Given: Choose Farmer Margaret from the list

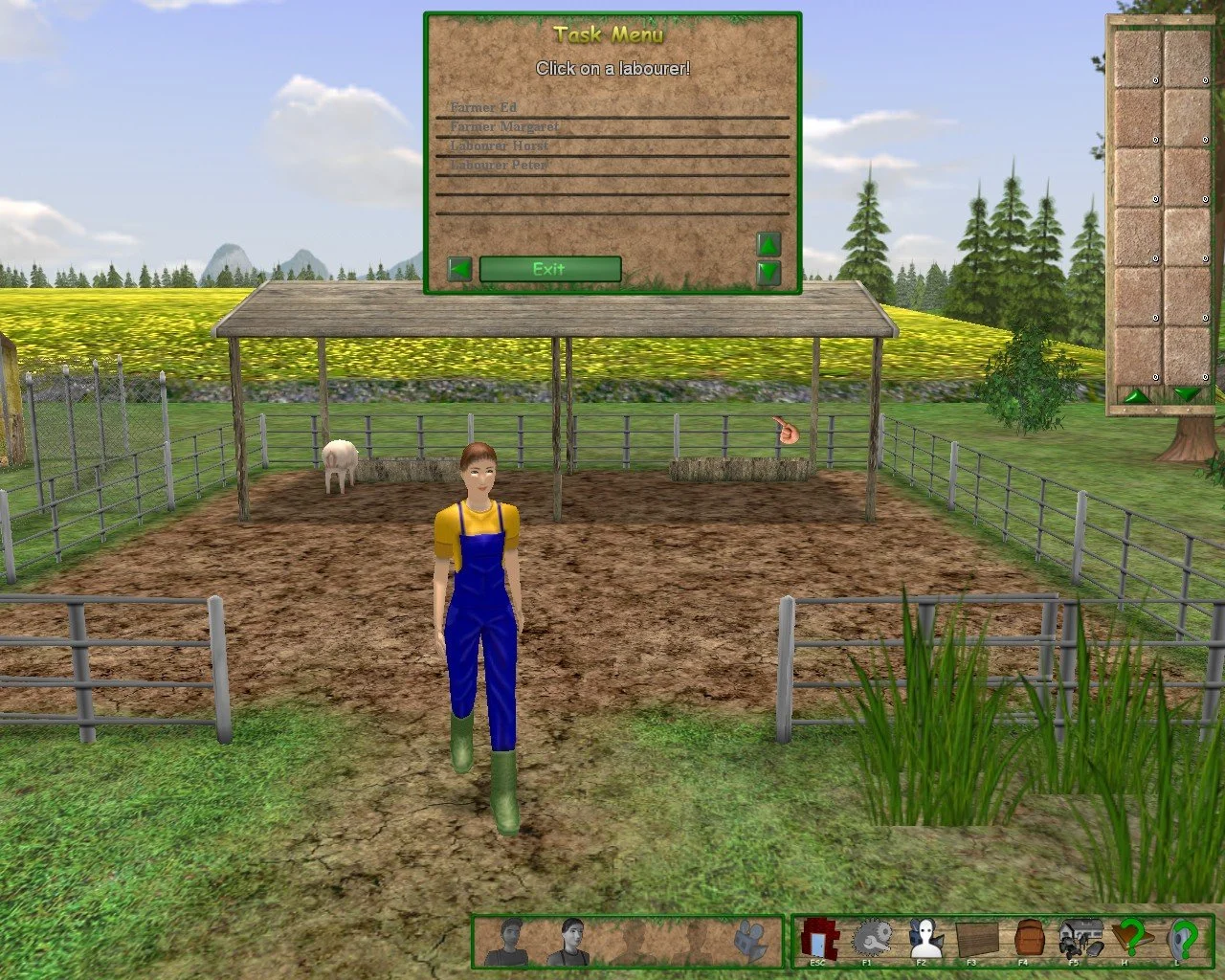Looking at the screenshot, I should 505,126.
